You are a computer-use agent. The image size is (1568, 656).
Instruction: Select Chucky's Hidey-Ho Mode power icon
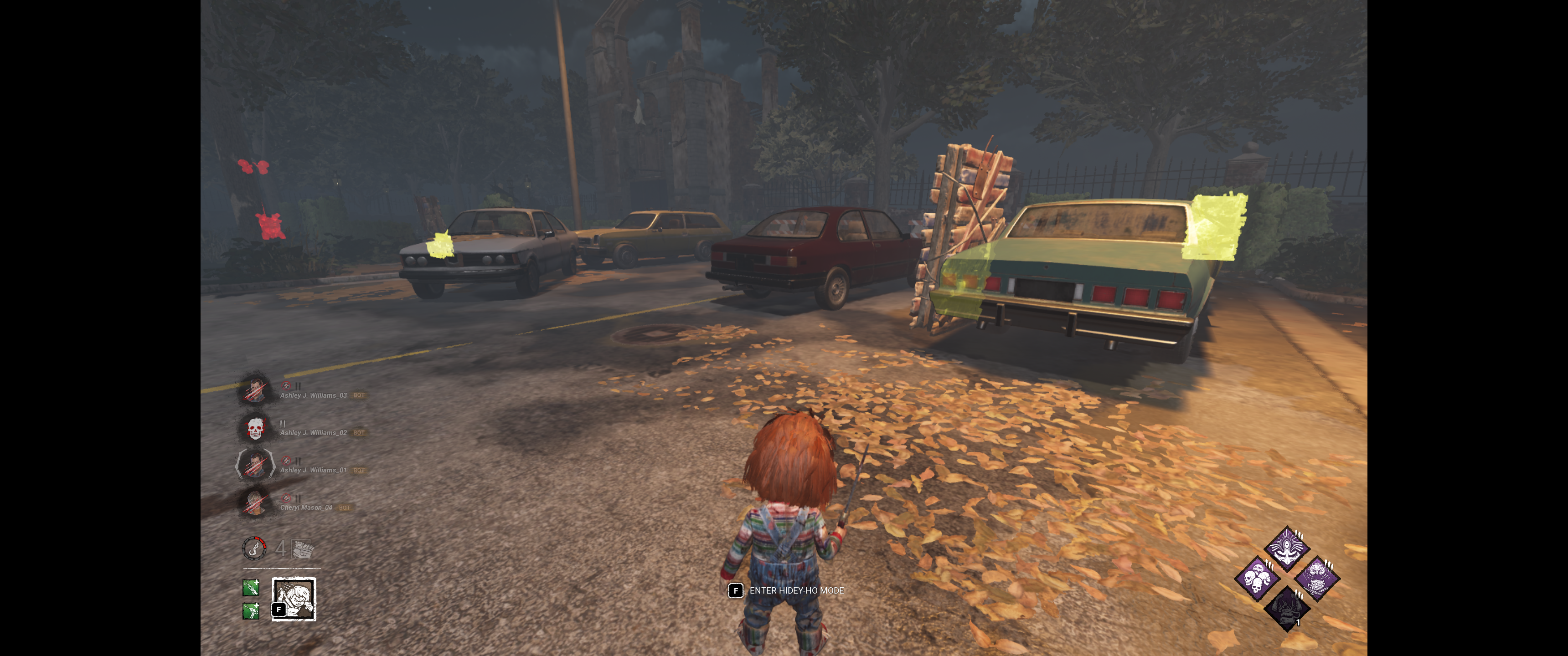pos(294,598)
